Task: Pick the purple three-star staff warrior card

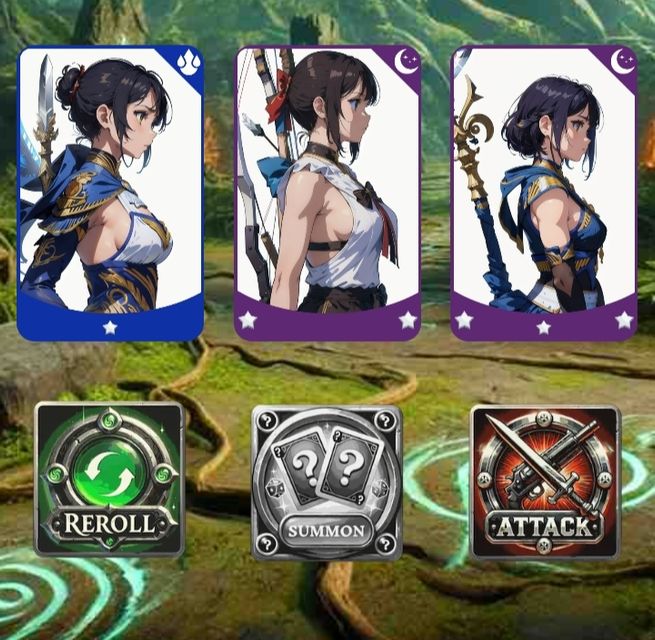Action: pos(544,193)
